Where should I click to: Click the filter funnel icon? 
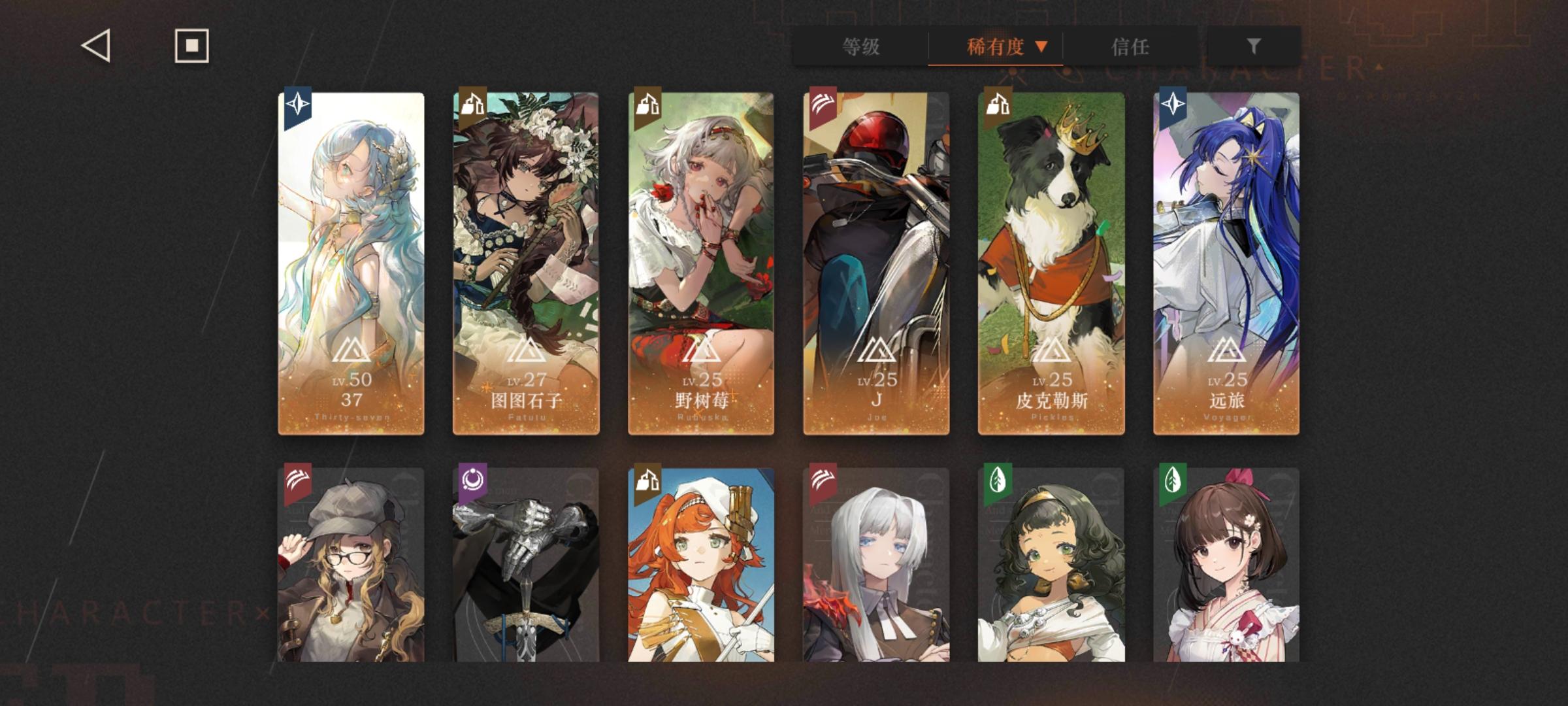coord(1252,46)
